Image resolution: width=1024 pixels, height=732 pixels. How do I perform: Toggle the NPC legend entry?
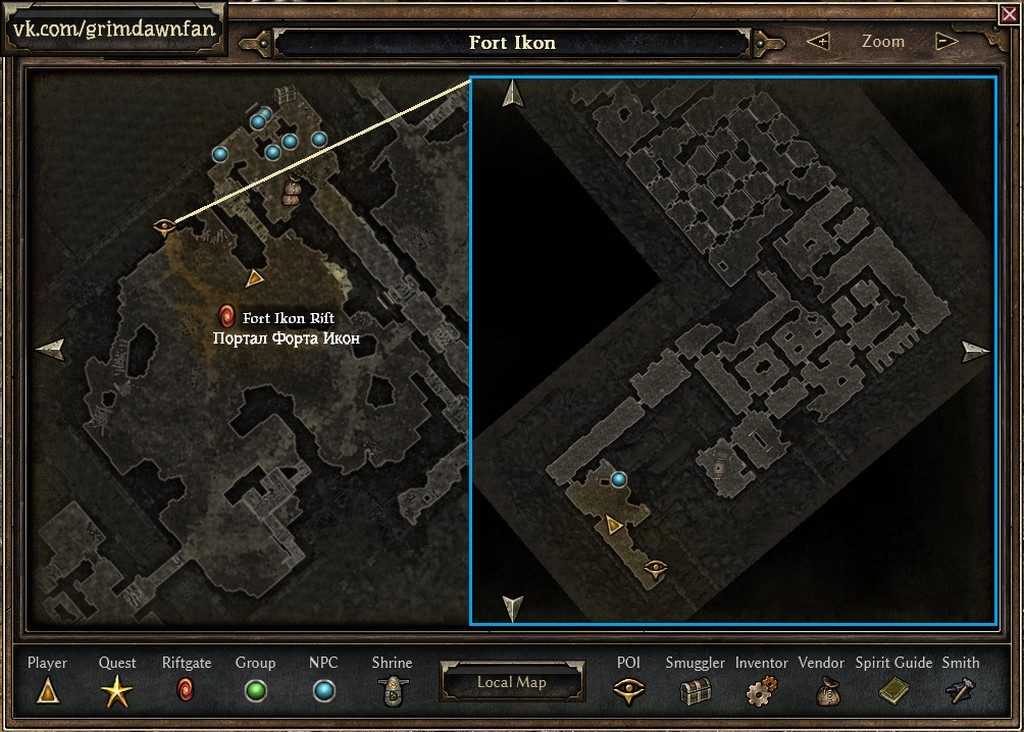pos(324,690)
